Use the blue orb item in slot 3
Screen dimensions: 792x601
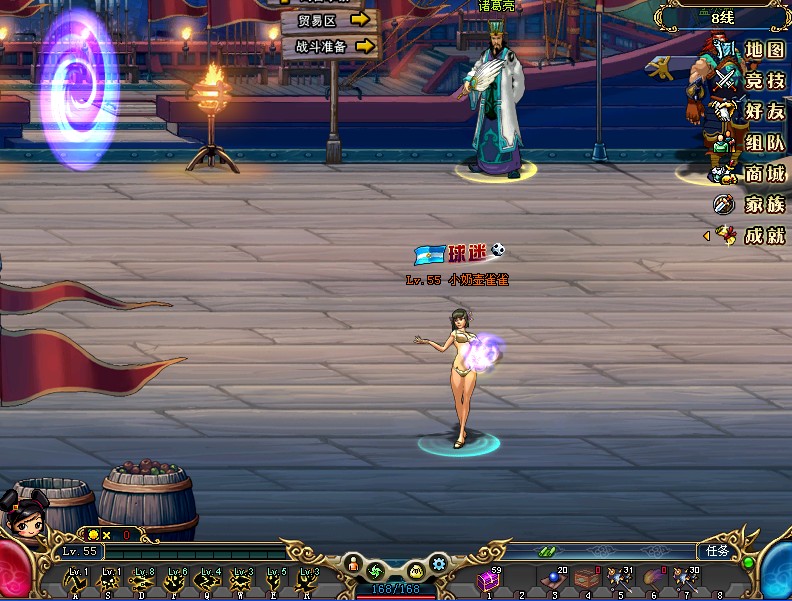tap(552, 581)
